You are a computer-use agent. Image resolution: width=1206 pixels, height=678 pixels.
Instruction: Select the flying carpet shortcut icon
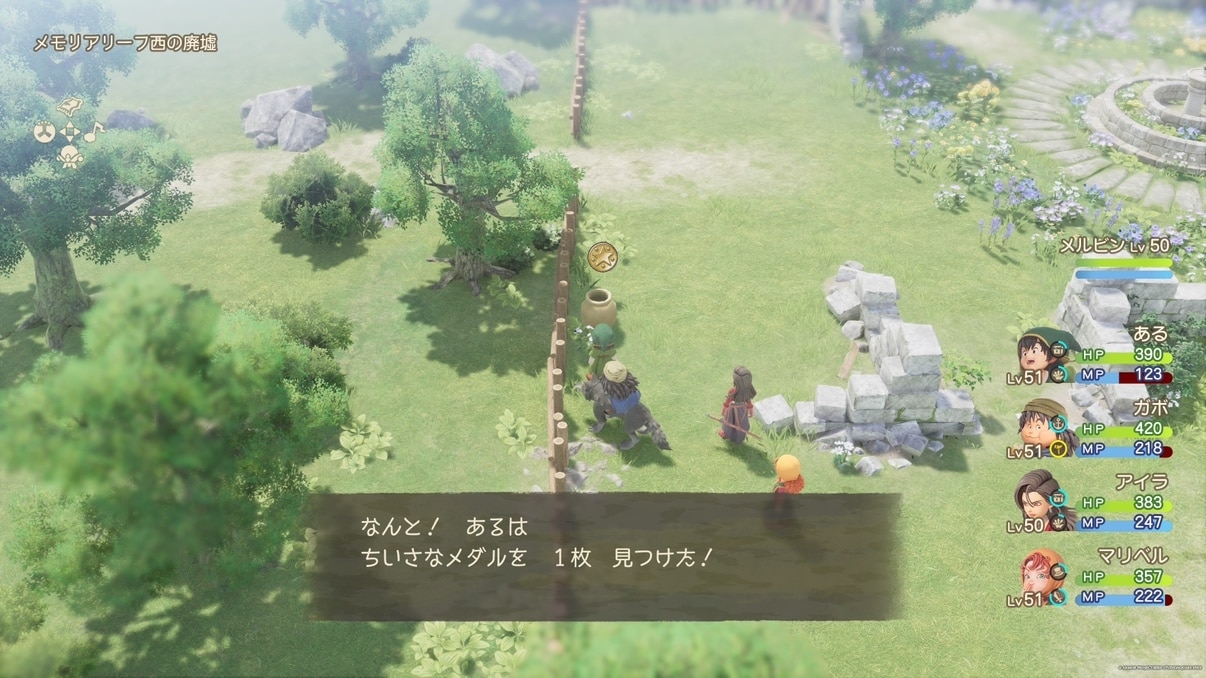(x=69, y=106)
